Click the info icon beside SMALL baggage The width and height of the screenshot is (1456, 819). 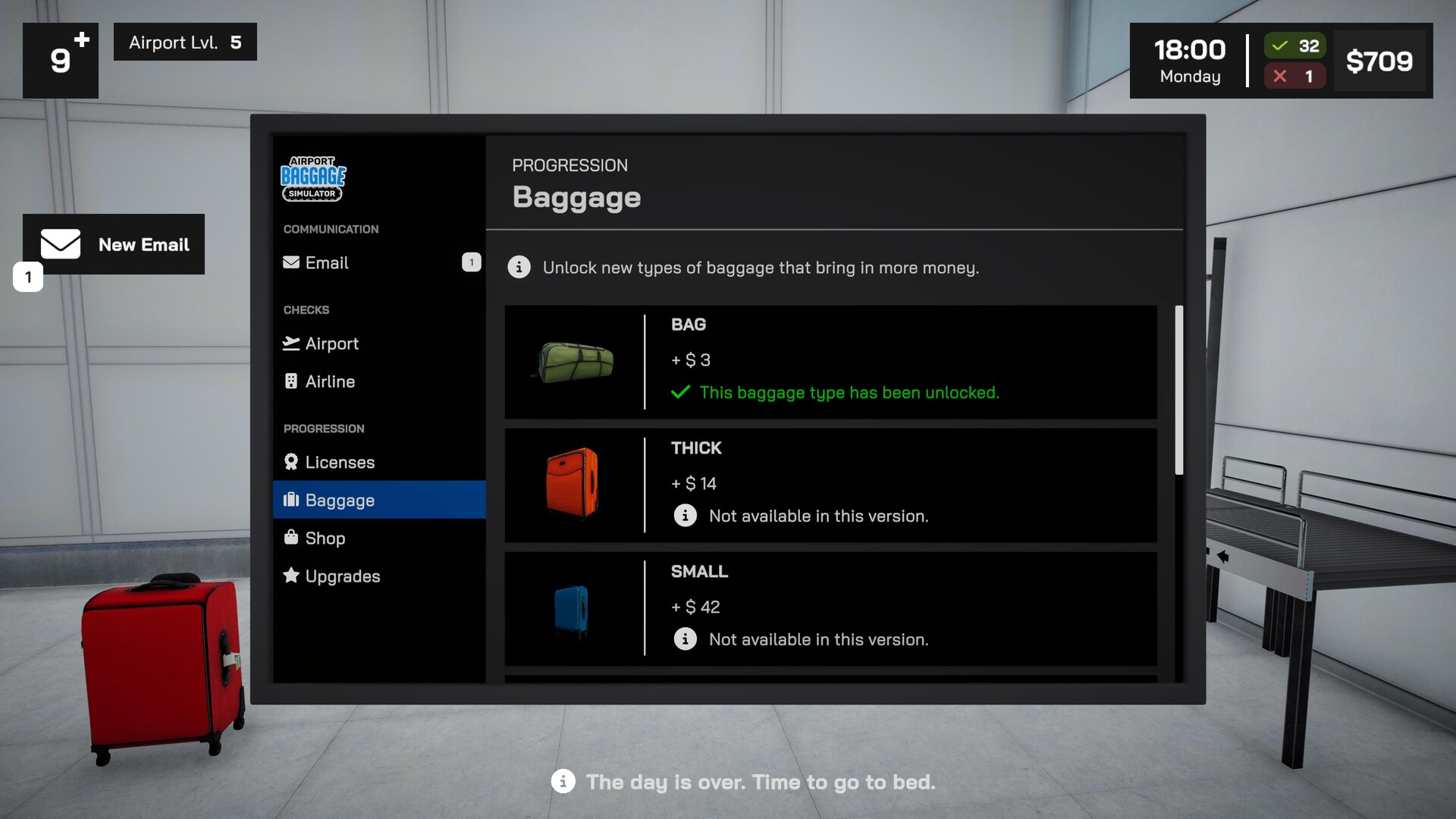[686, 639]
